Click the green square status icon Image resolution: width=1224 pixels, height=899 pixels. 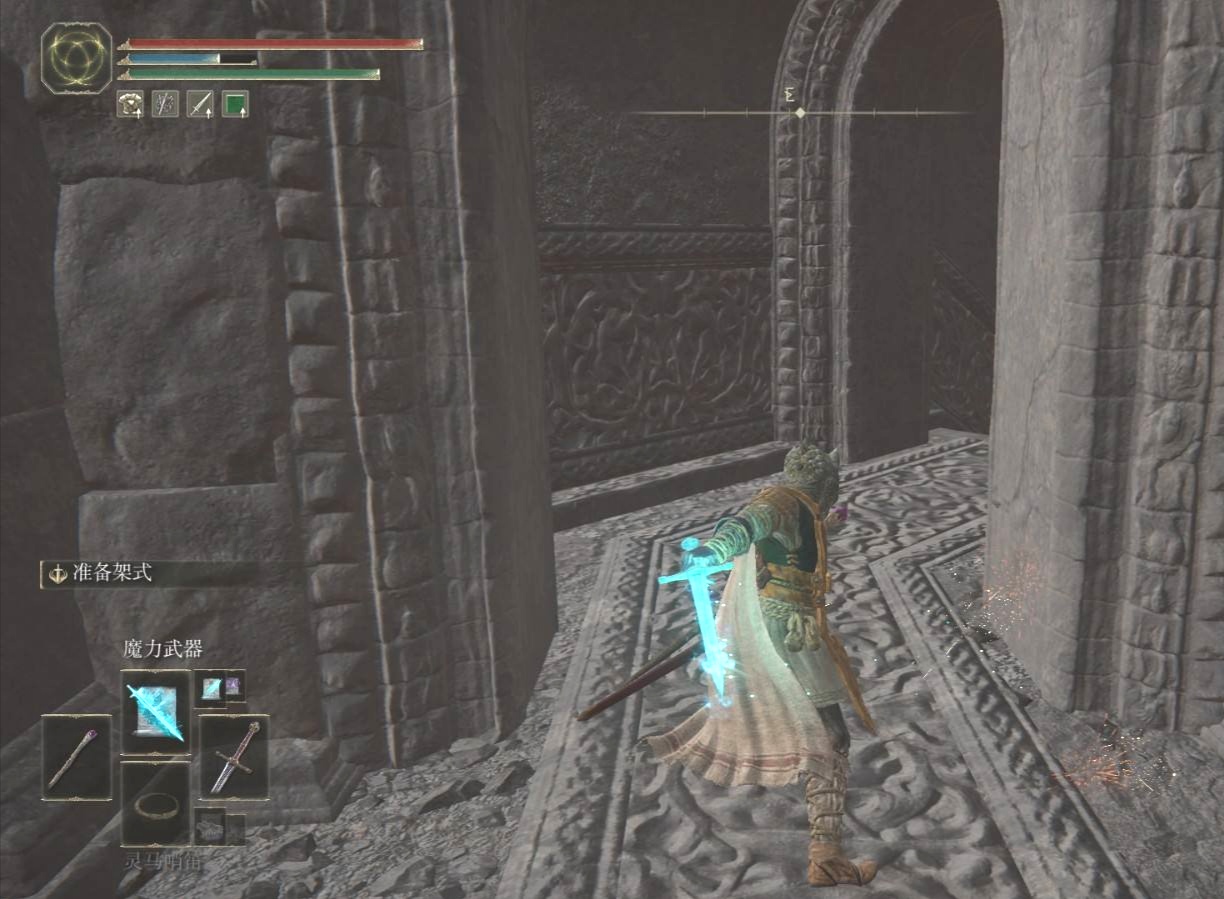[235, 103]
